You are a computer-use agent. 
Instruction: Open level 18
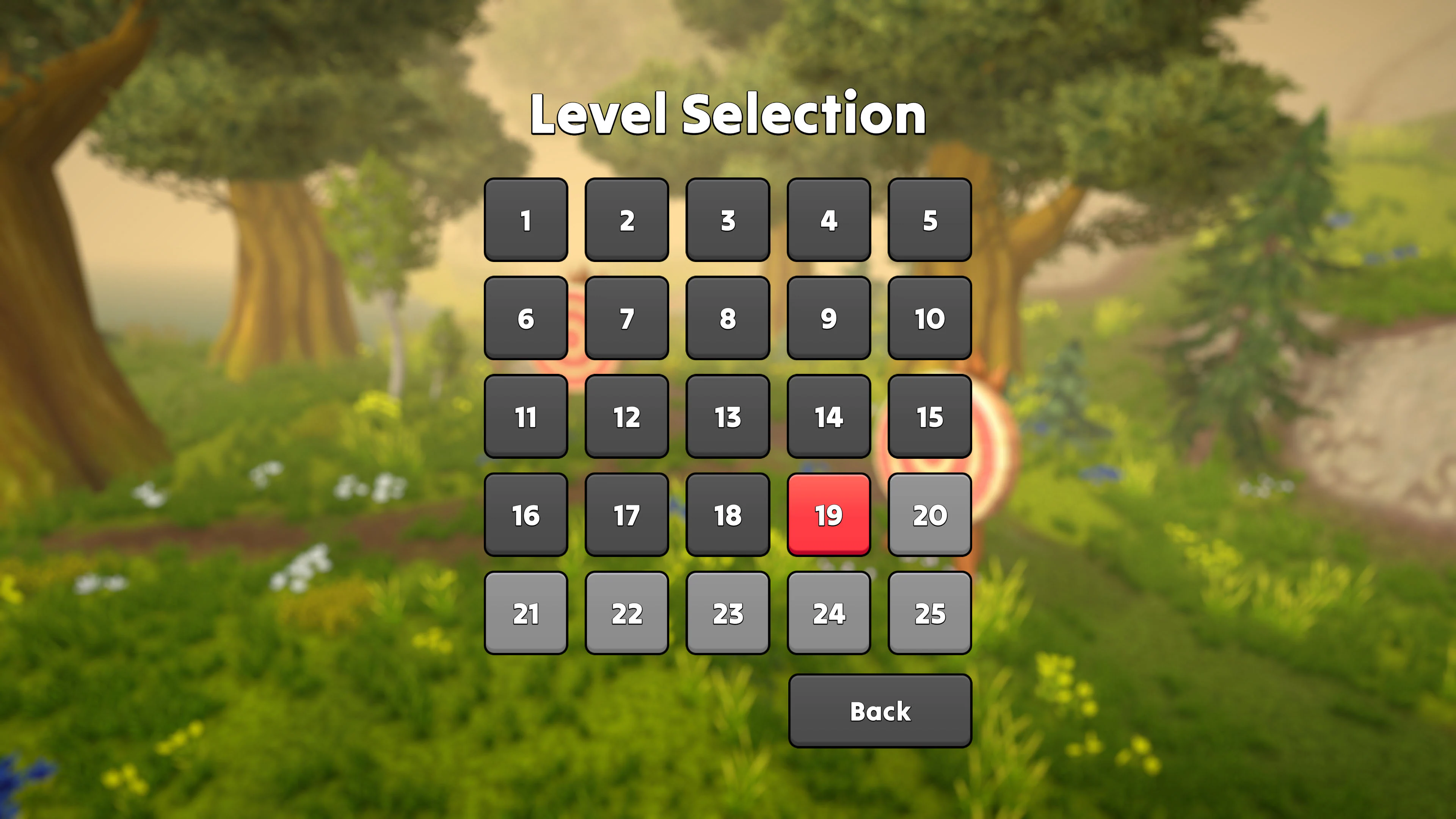728,515
